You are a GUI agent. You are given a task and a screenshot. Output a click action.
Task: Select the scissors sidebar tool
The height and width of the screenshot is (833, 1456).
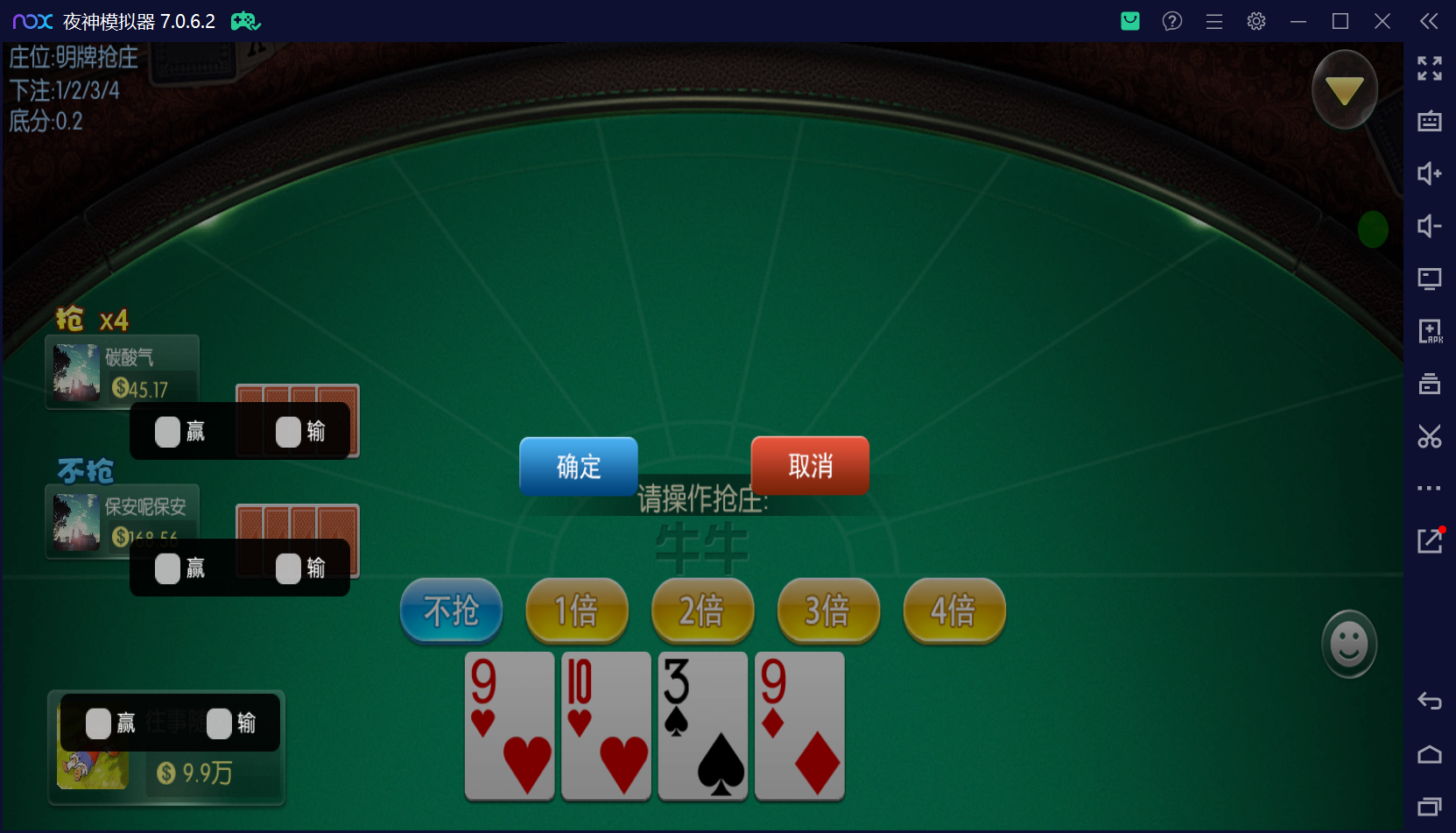[x=1429, y=436]
